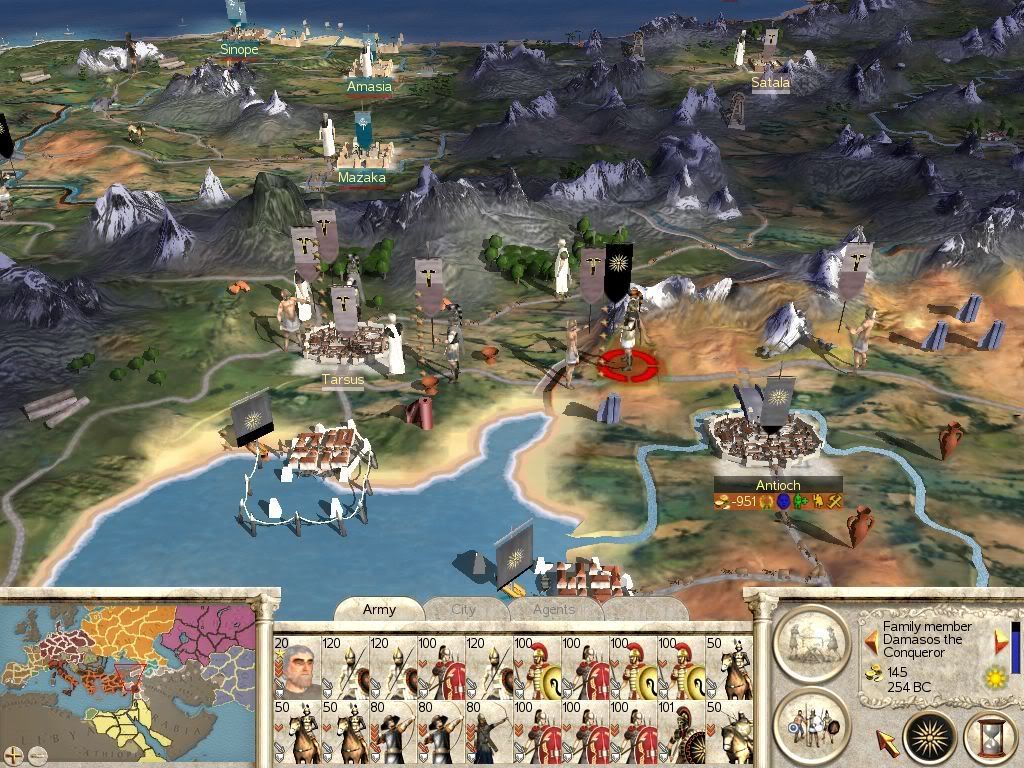Open the City tab
The width and height of the screenshot is (1024, 768).
point(465,609)
